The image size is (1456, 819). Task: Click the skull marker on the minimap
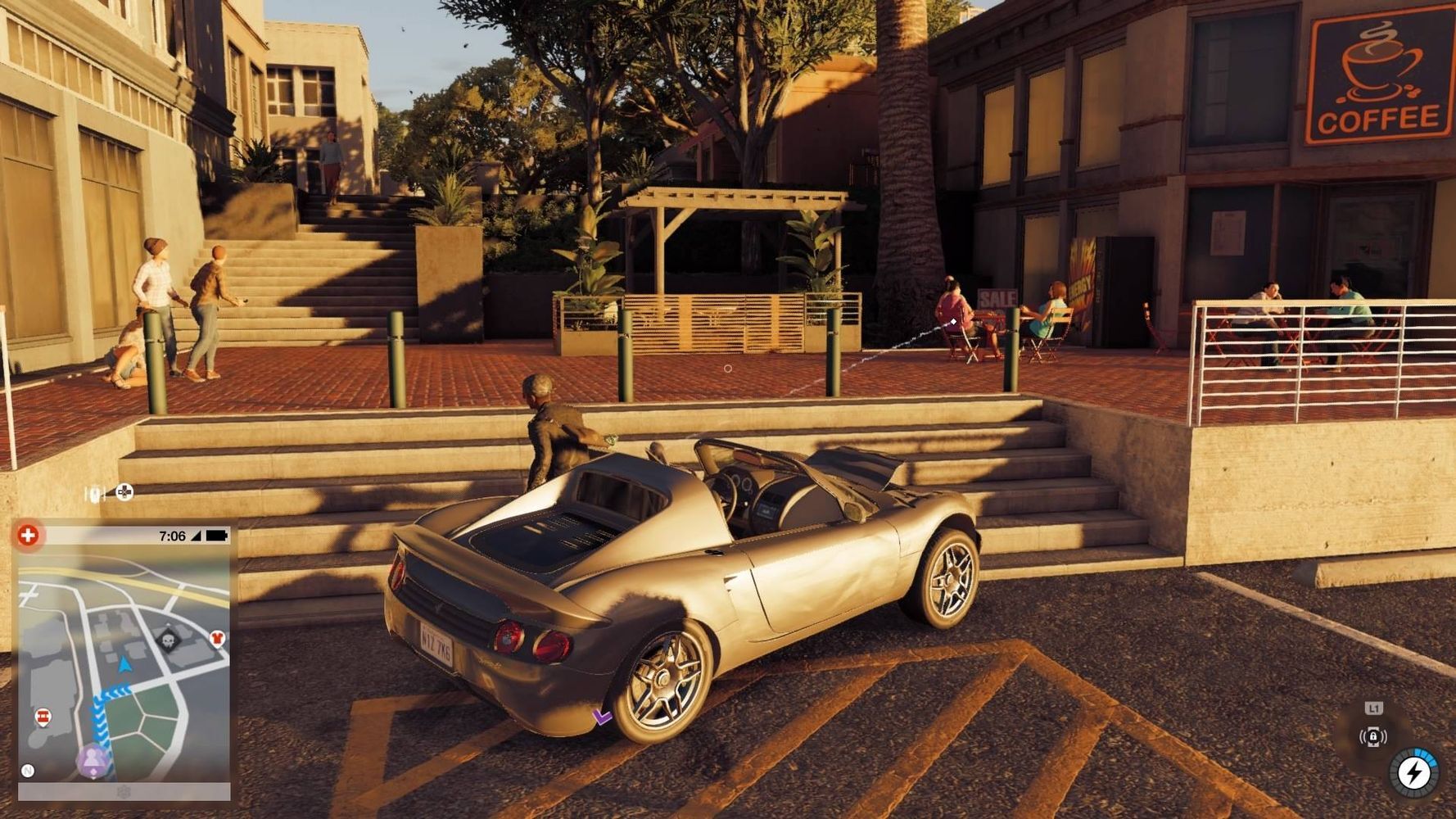tap(170, 639)
